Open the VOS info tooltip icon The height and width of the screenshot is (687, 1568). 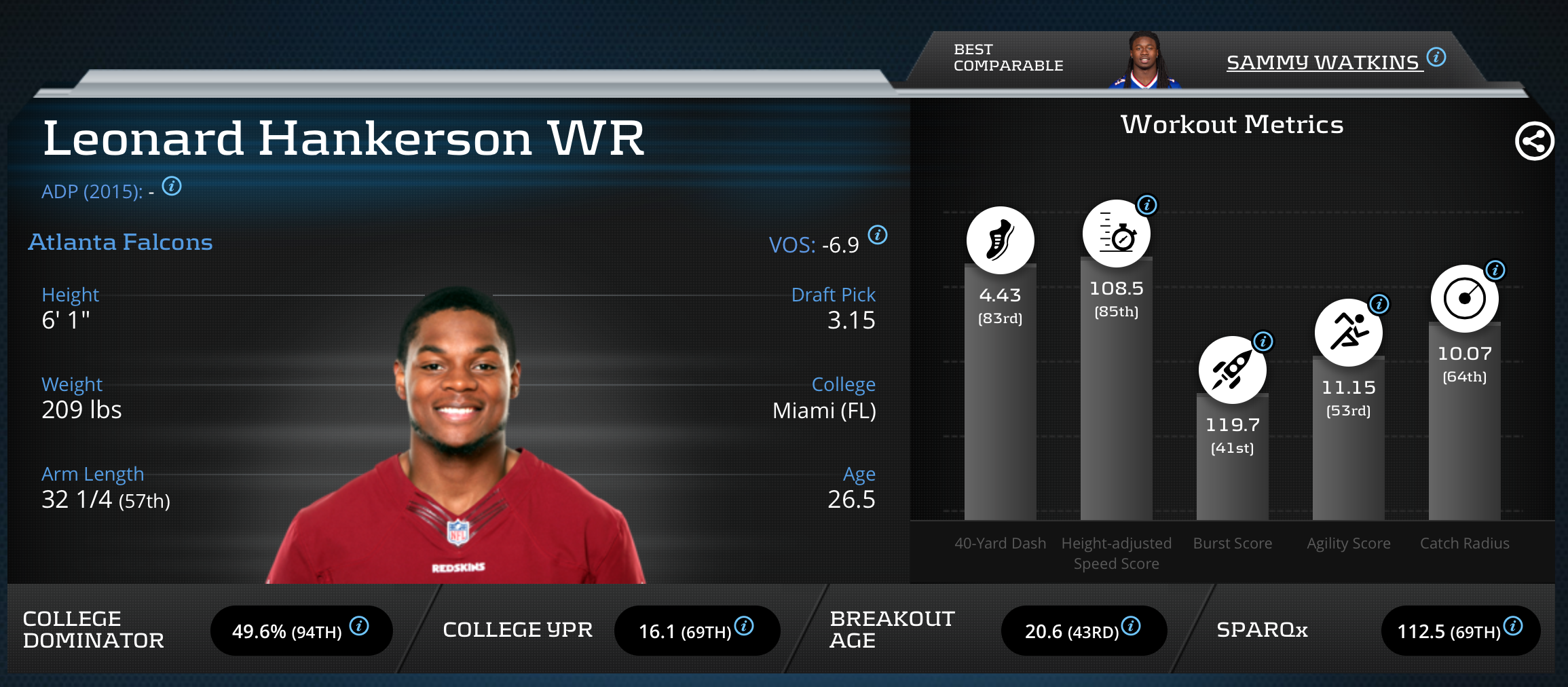coord(878,235)
